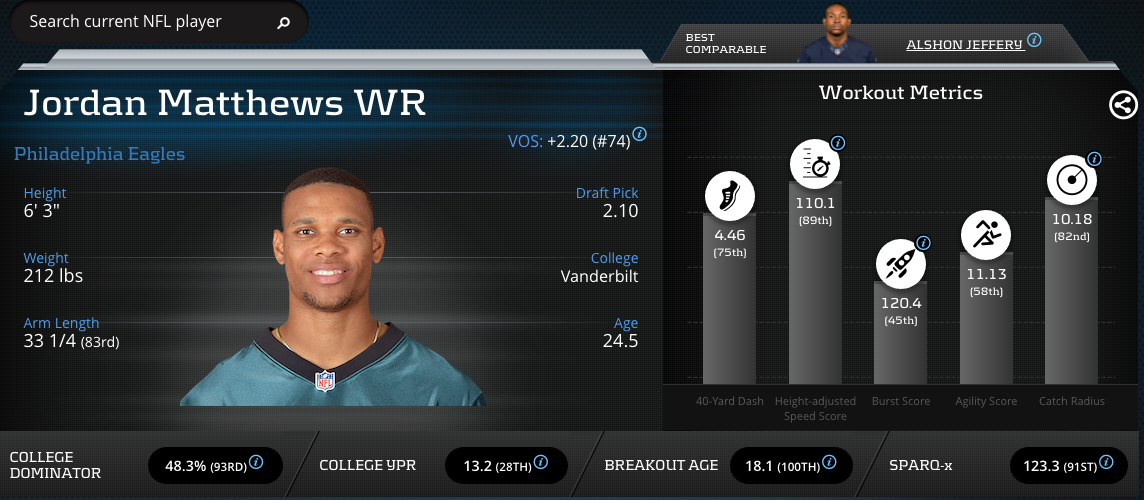Click the magnifying glass search icon
This screenshot has height=500, width=1144.
[x=283, y=22]
